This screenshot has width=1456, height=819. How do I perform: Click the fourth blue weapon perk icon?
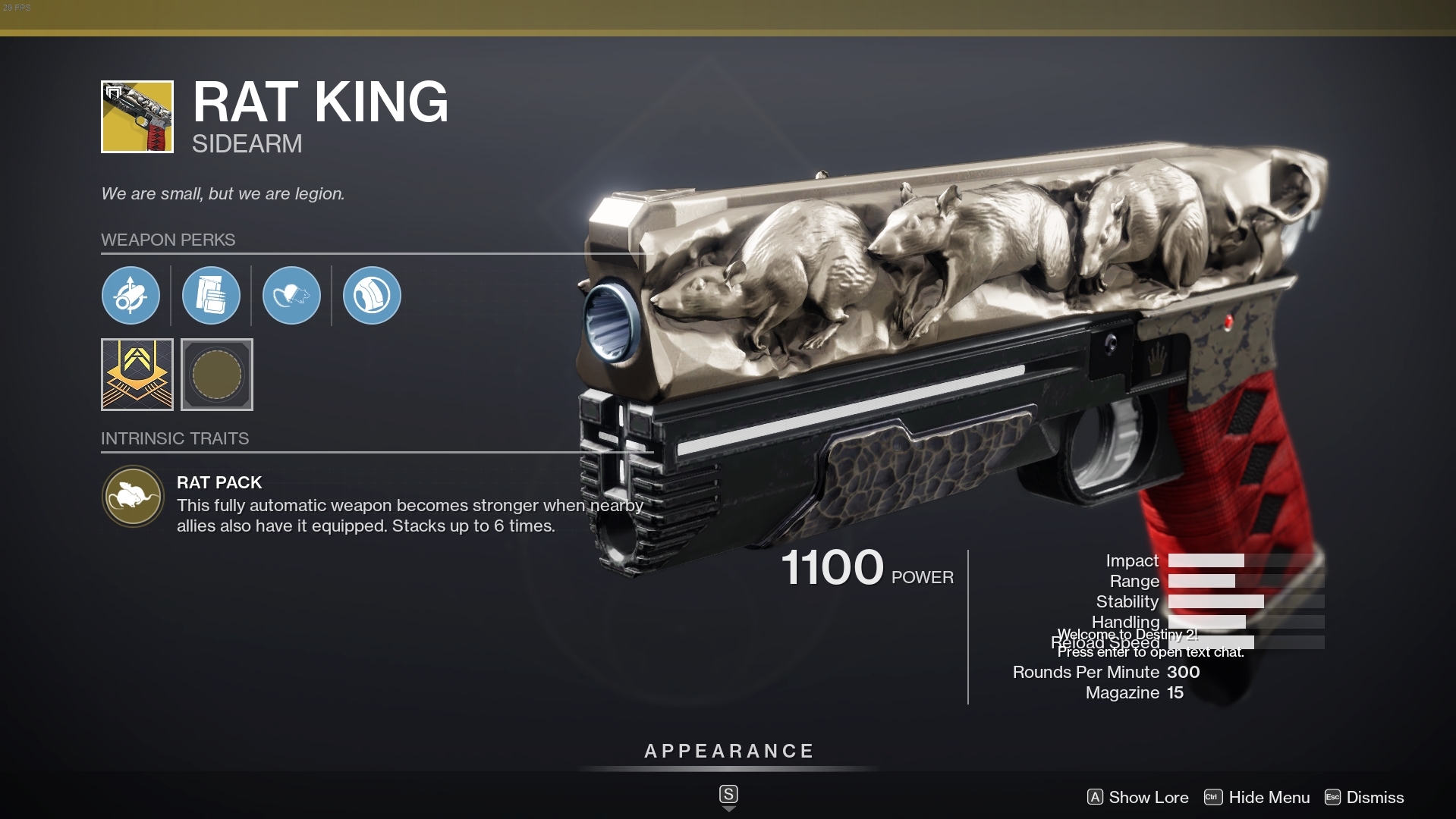371,296
